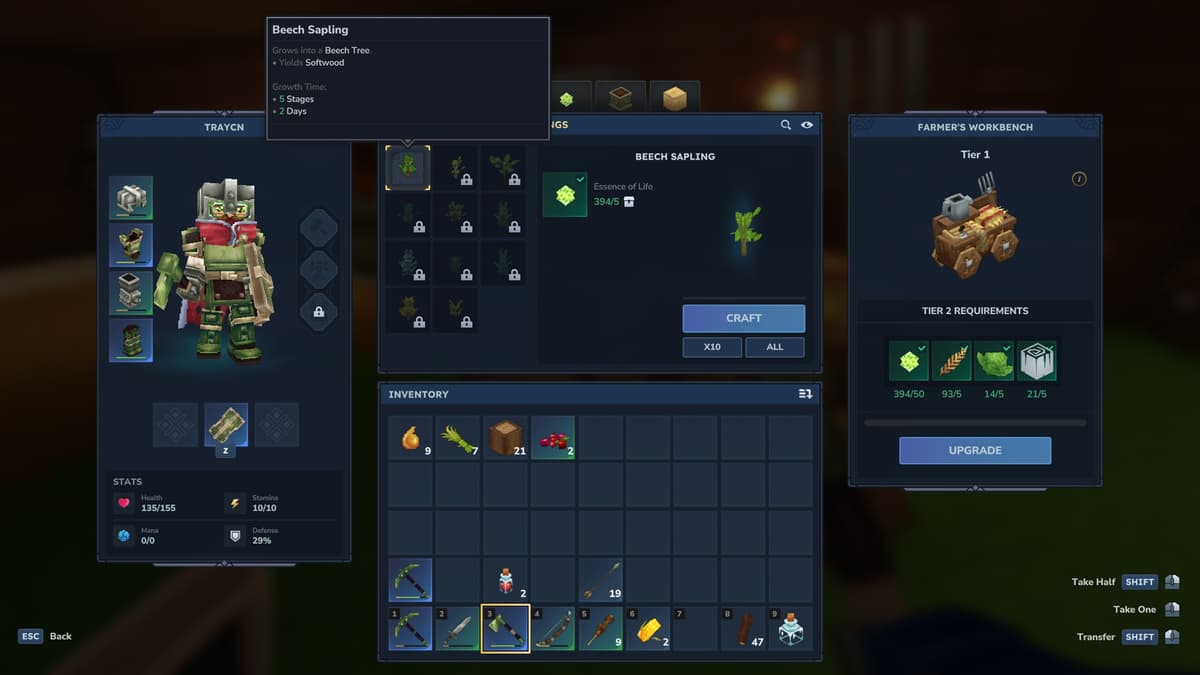Image resolution: width=1200 pixels, height=675 pixels.
Task: Click the Essence of Life ingredient icon
Action: [565, 194]
